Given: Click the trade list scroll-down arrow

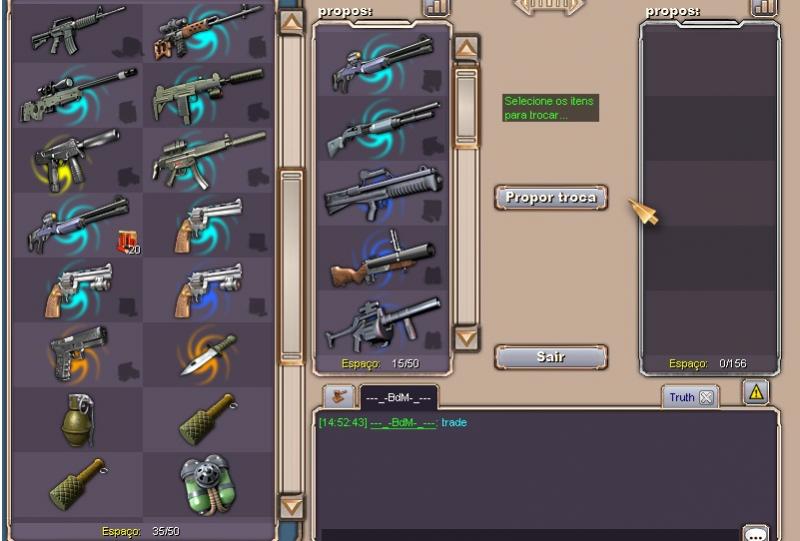Looking at the screenshot, I should tap(466, 338).
